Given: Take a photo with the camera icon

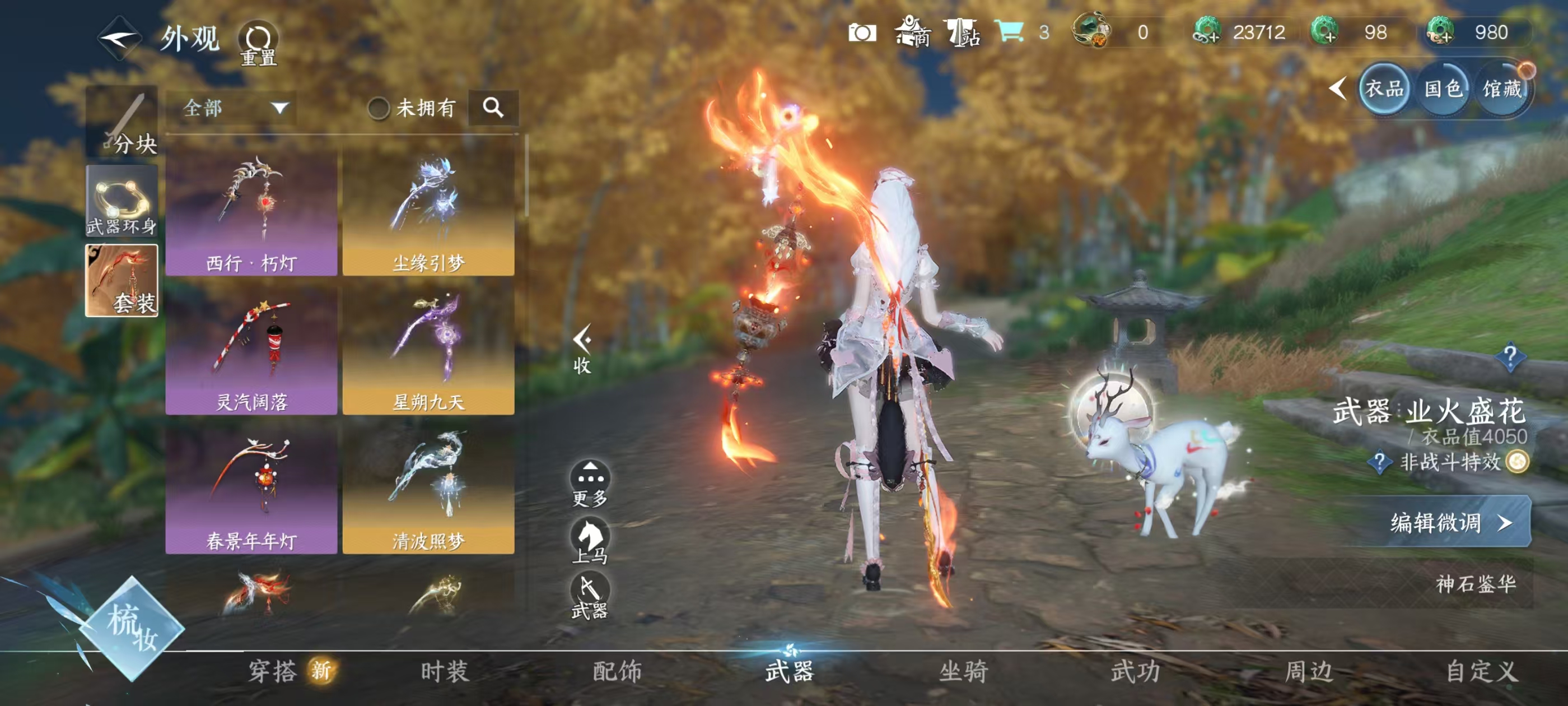Looking at the screenshot, I should 862,33.
